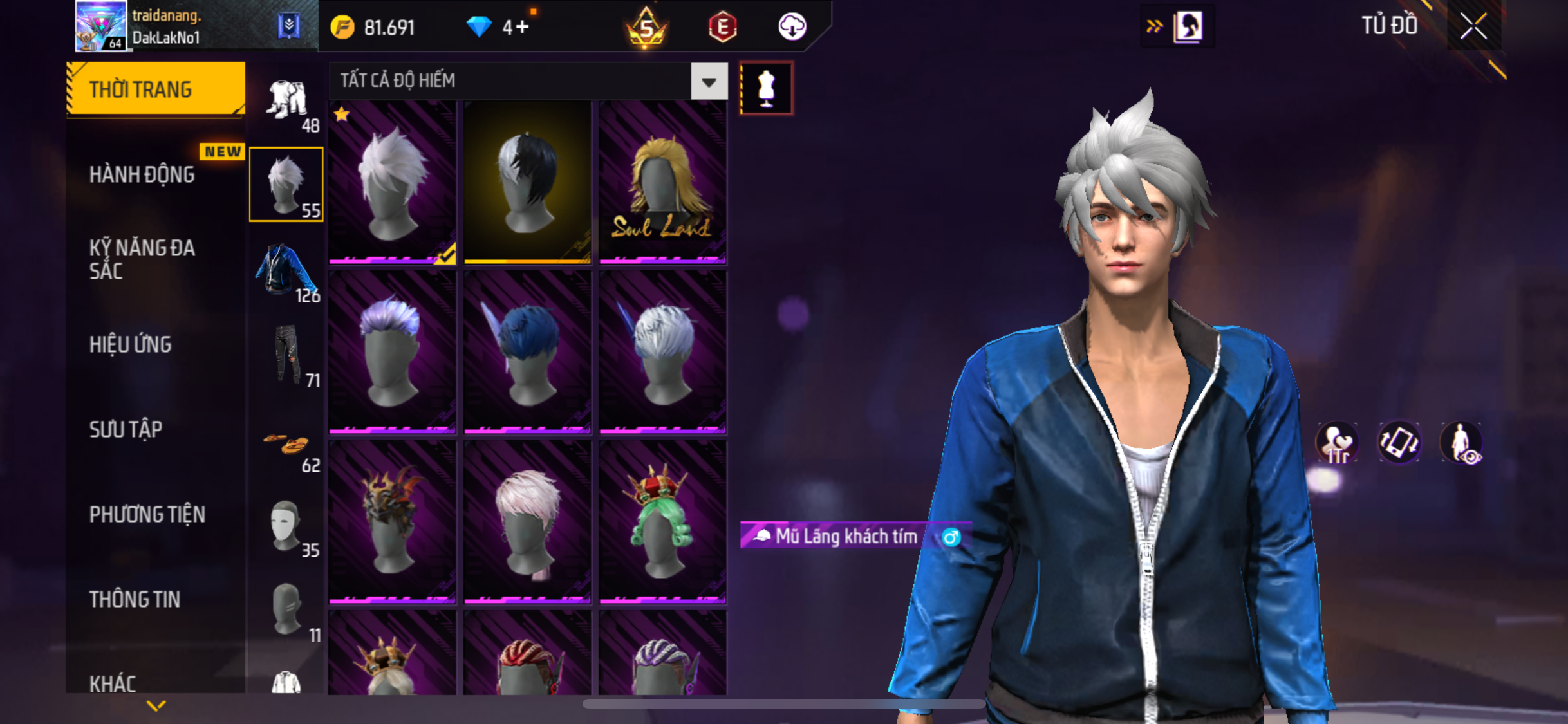Close the wardrobe screen
The image size is (1568, 724).
pos(1473,27)
